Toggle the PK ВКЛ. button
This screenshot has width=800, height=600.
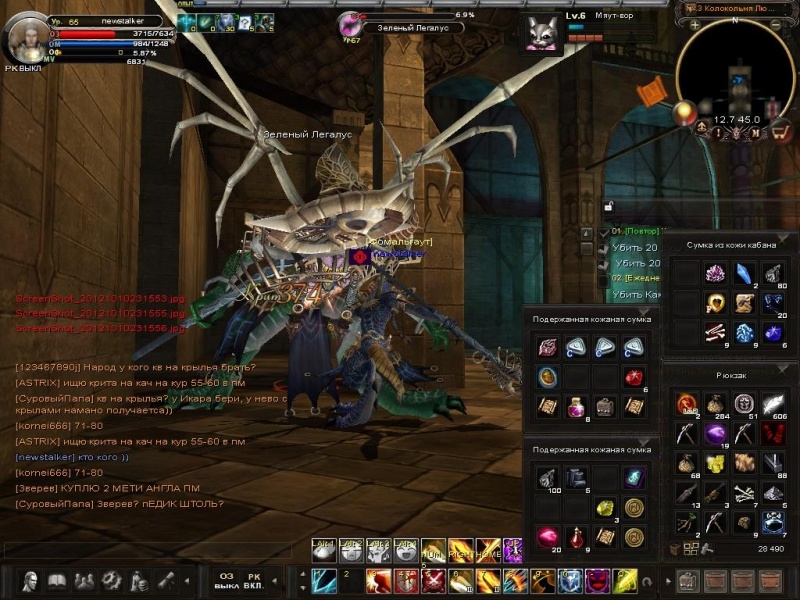(253, 580)
